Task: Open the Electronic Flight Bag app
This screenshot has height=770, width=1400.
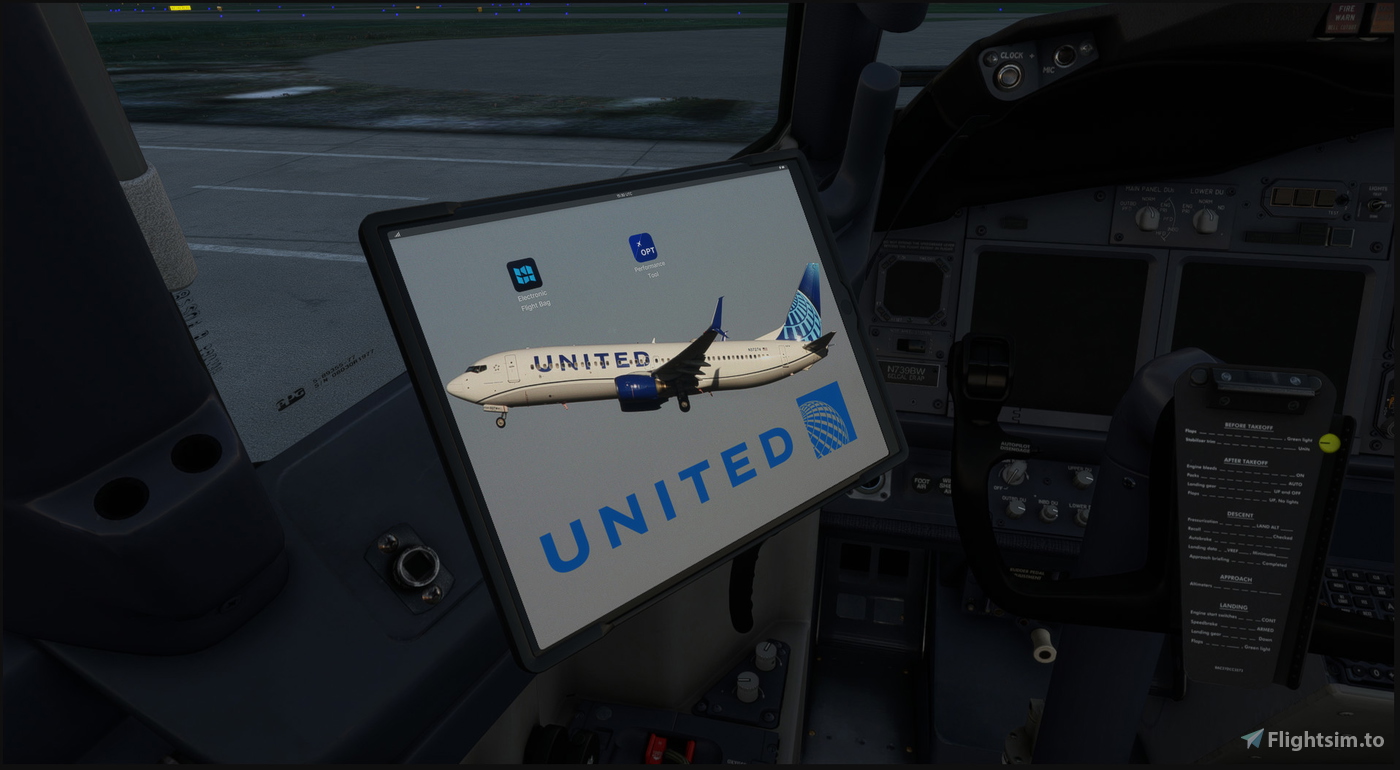Action: coord(527,277)
